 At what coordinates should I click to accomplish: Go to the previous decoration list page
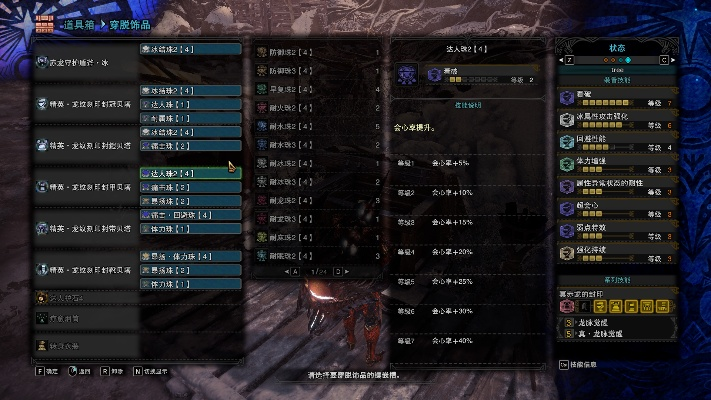(293, 271)
